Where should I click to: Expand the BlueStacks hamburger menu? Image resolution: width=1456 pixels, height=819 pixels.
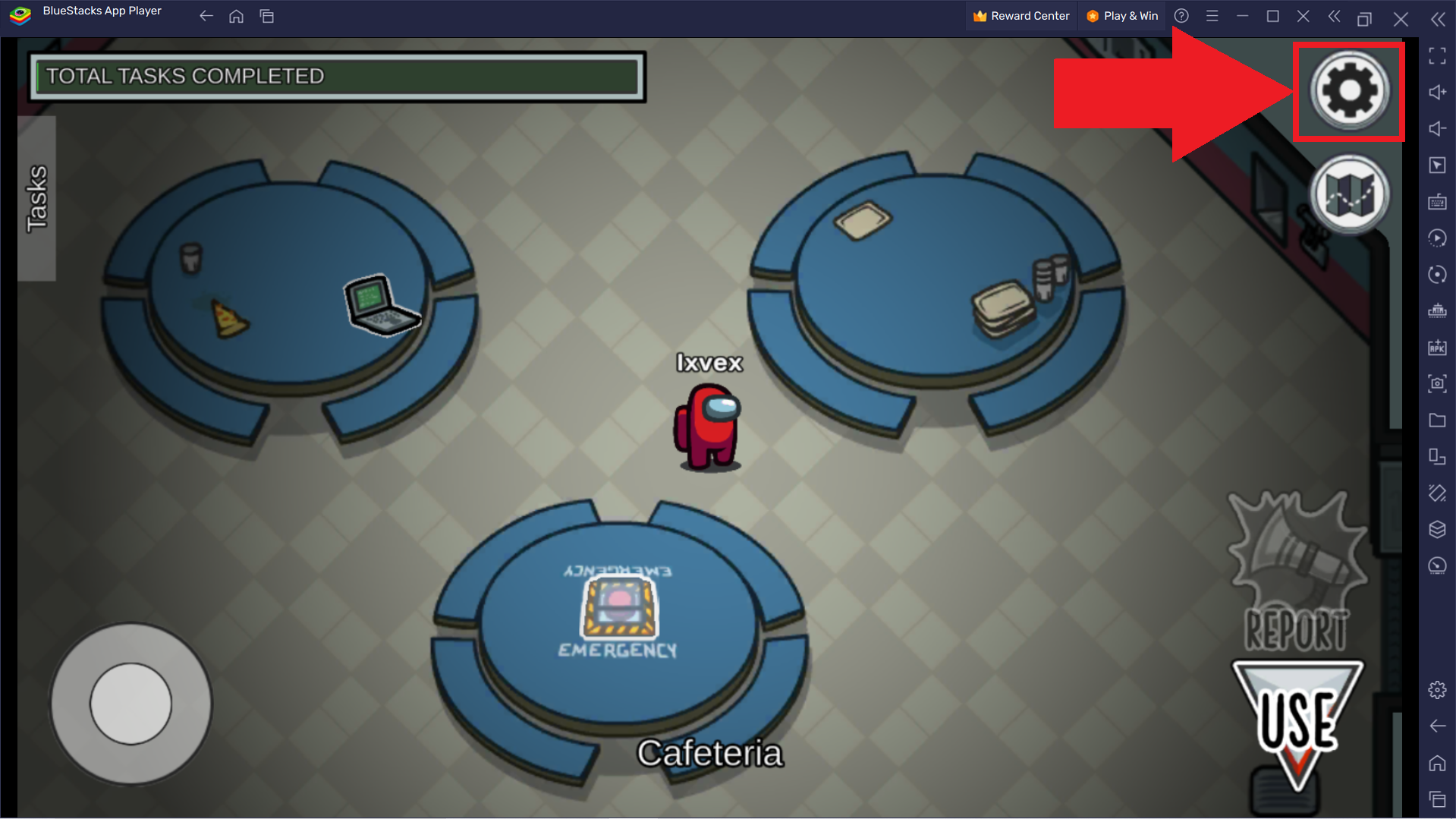1212,15
